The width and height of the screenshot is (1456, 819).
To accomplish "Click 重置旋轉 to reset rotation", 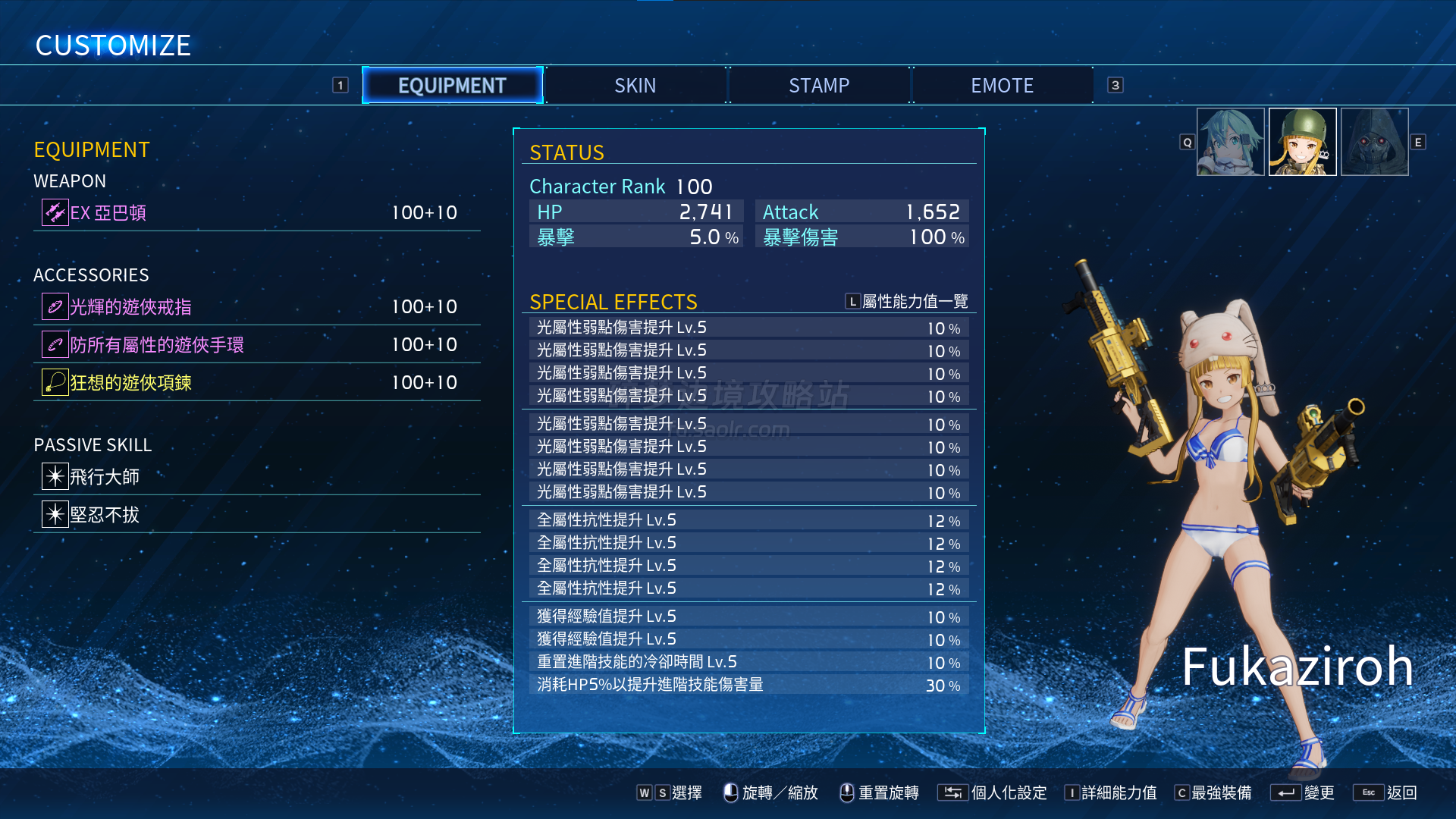I will pyautogui.click(x=880, y=792).
